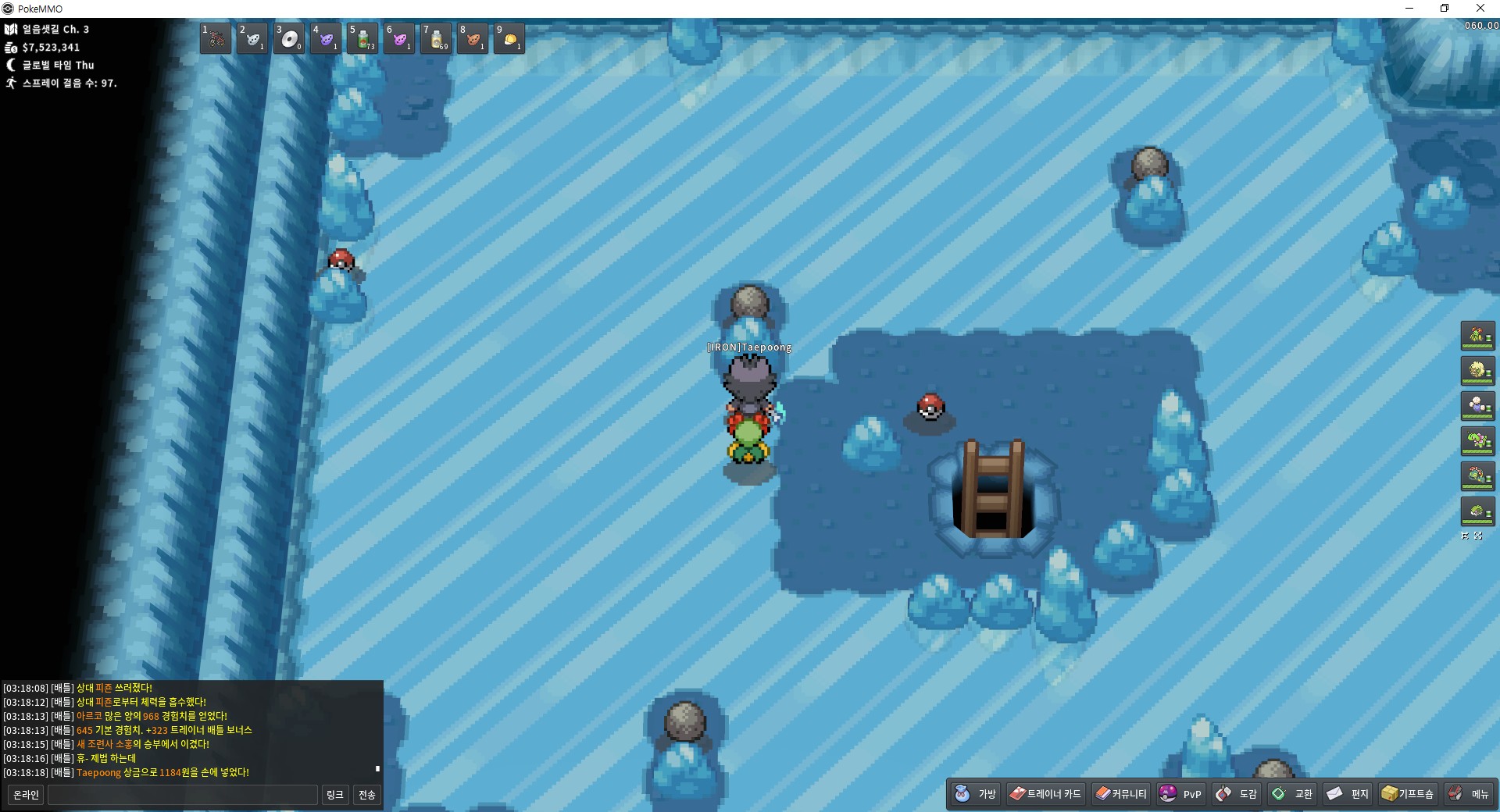This screenshot has width=1500, height=812.
Task: Click the chat message input field
Action: point(183,795)
